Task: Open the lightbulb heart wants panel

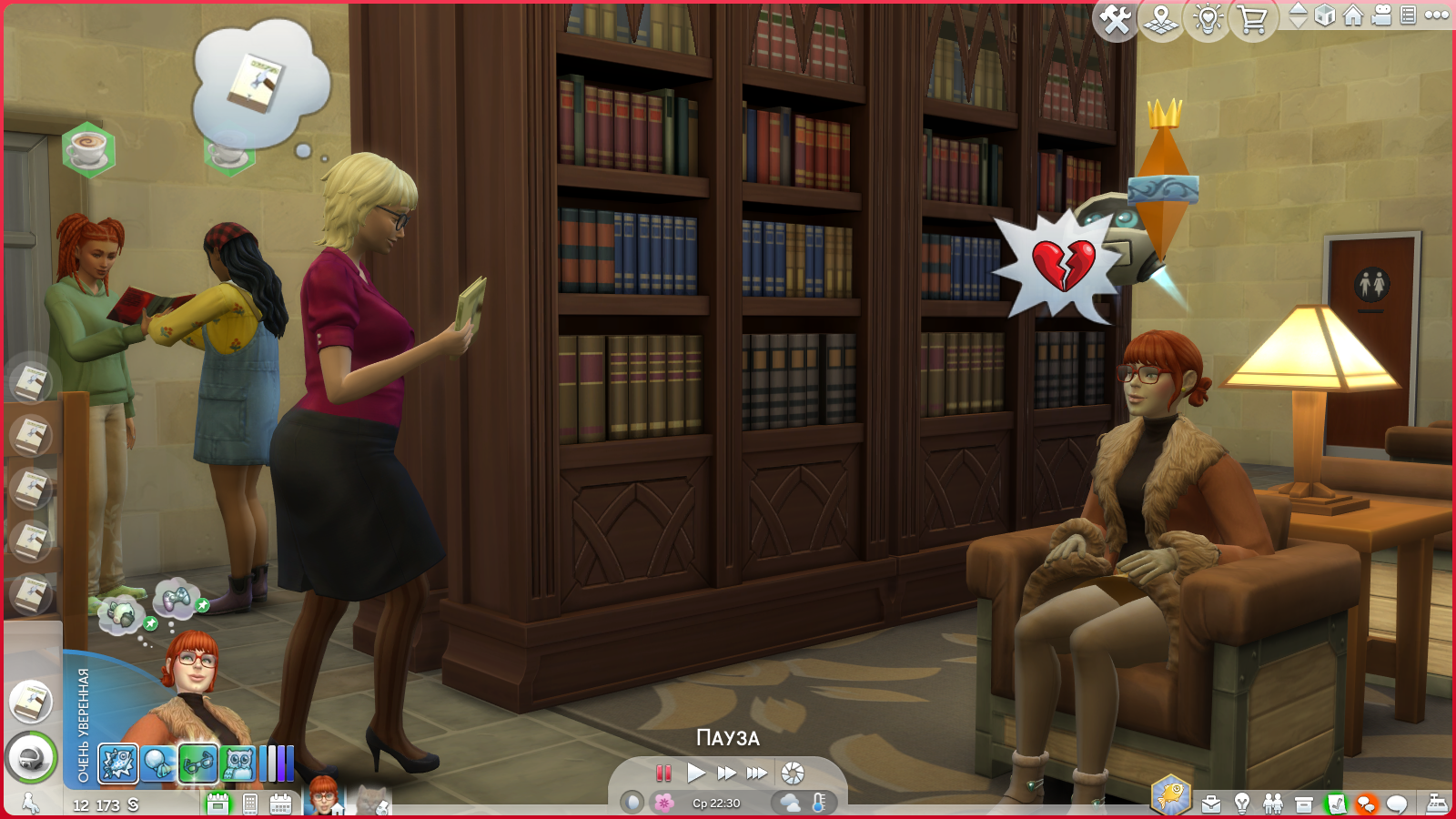Action: [1208, 19]
